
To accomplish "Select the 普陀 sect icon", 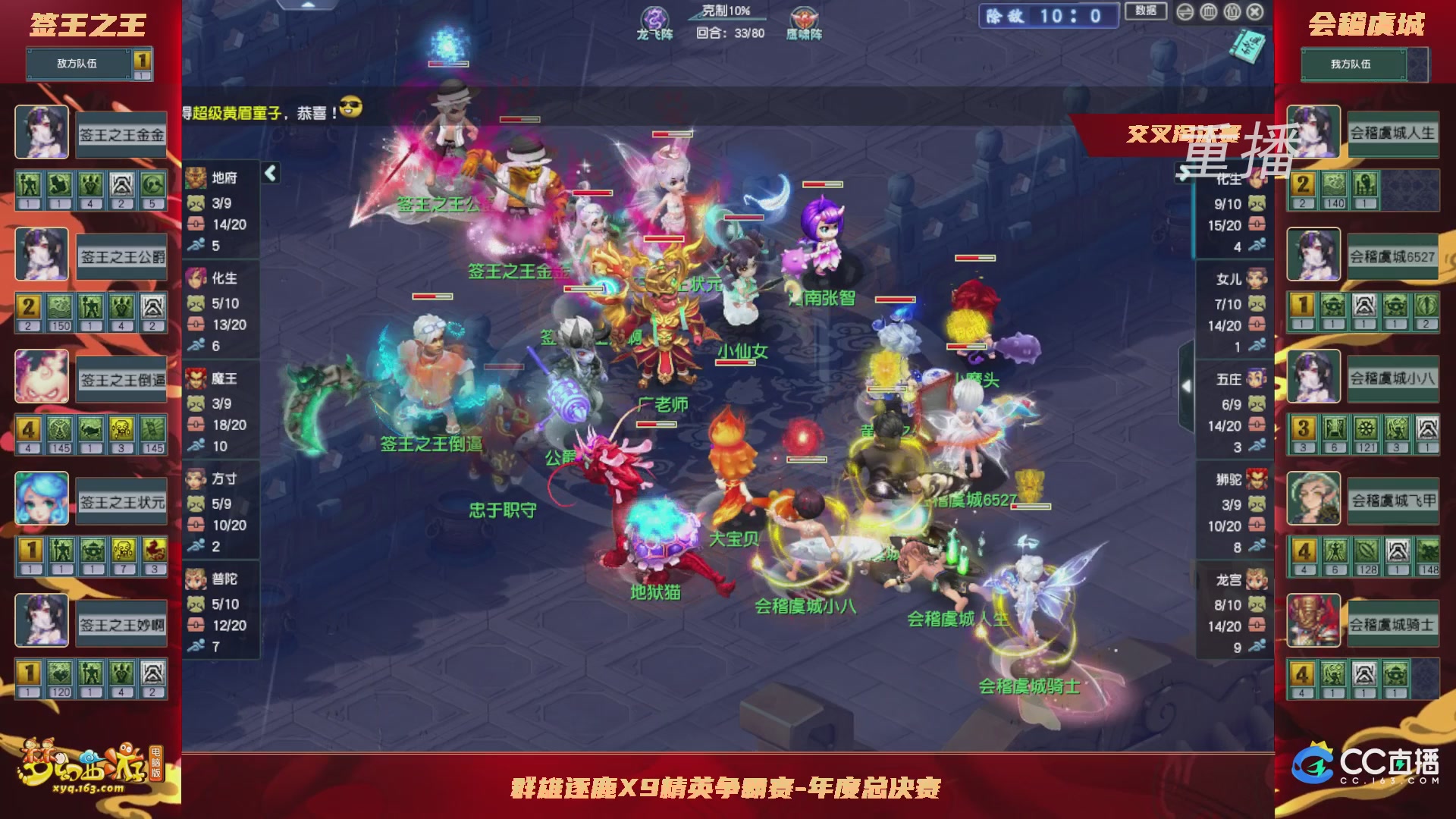I will [196, 579].
